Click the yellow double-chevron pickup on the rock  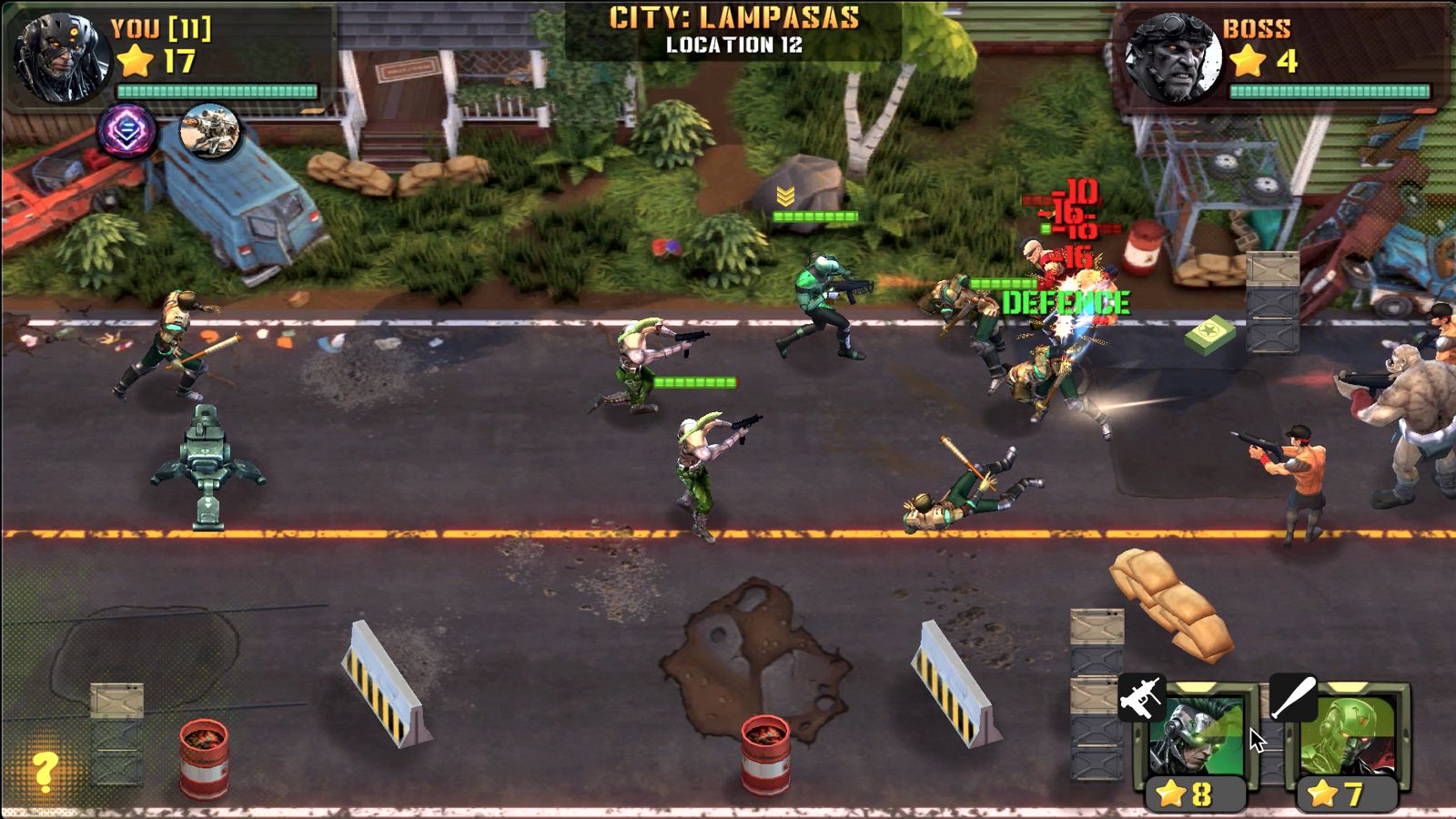pos(787,193)
